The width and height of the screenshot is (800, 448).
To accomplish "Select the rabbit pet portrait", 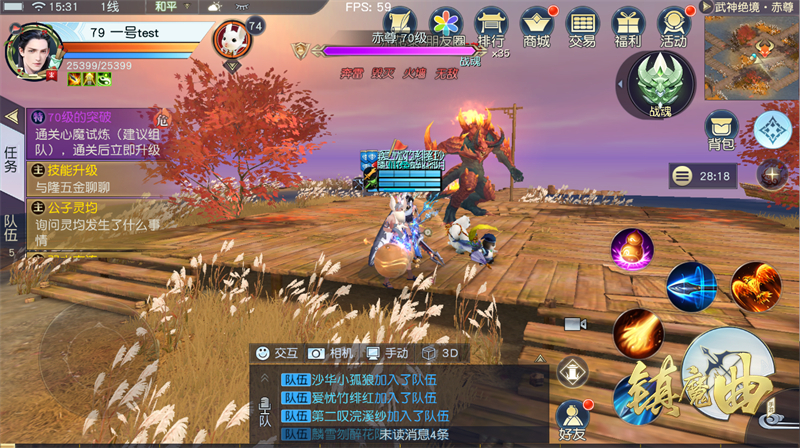I will (x=231, y=42).
